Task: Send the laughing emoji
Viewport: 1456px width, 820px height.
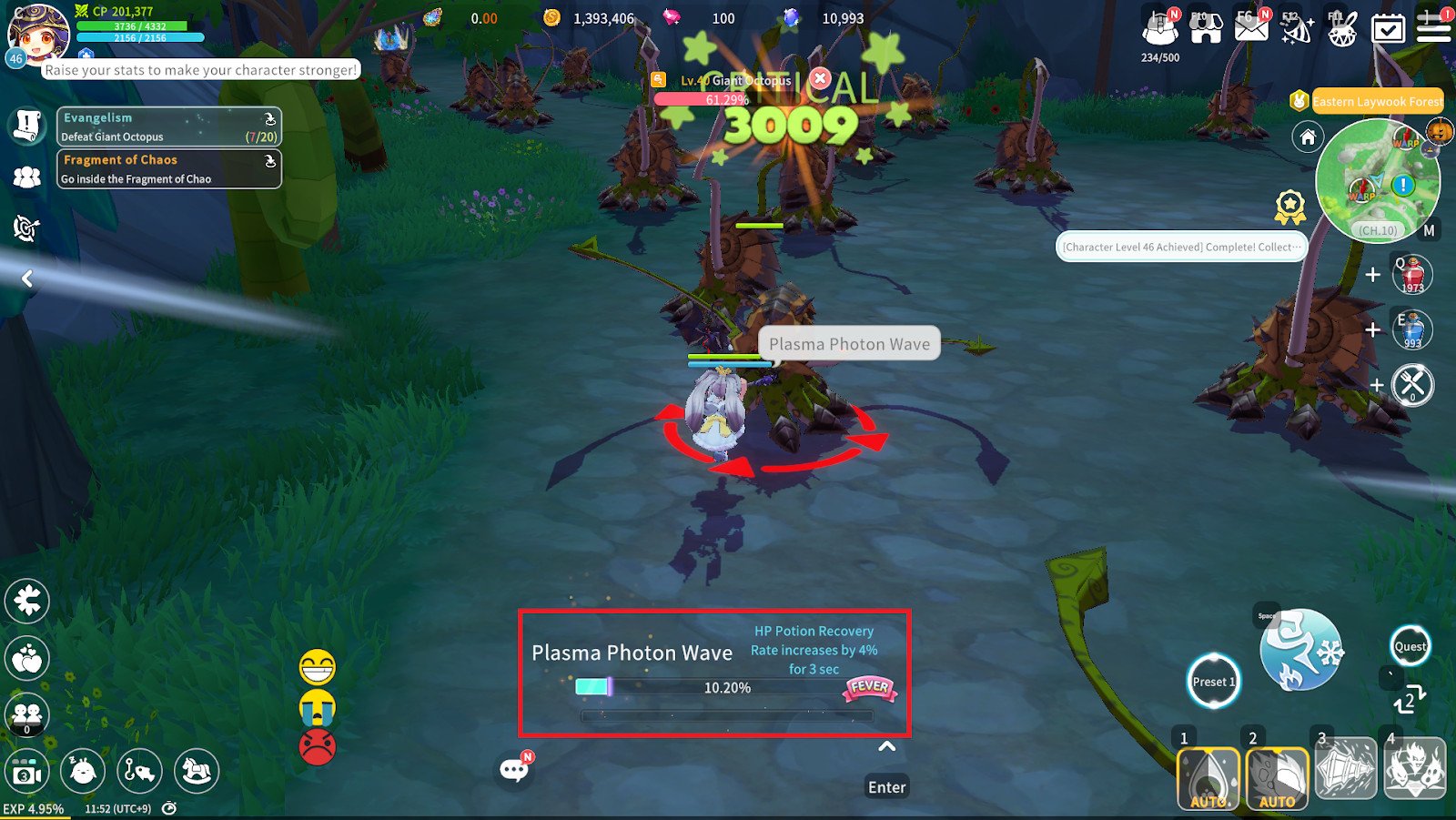Action: [318, 667]
